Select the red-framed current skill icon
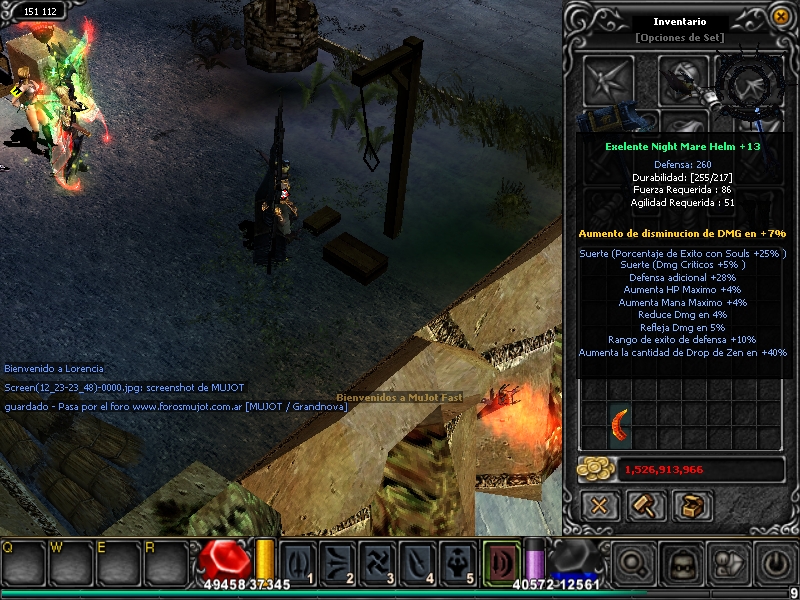Viewport: 800px width, 600px height. point(502,563)
